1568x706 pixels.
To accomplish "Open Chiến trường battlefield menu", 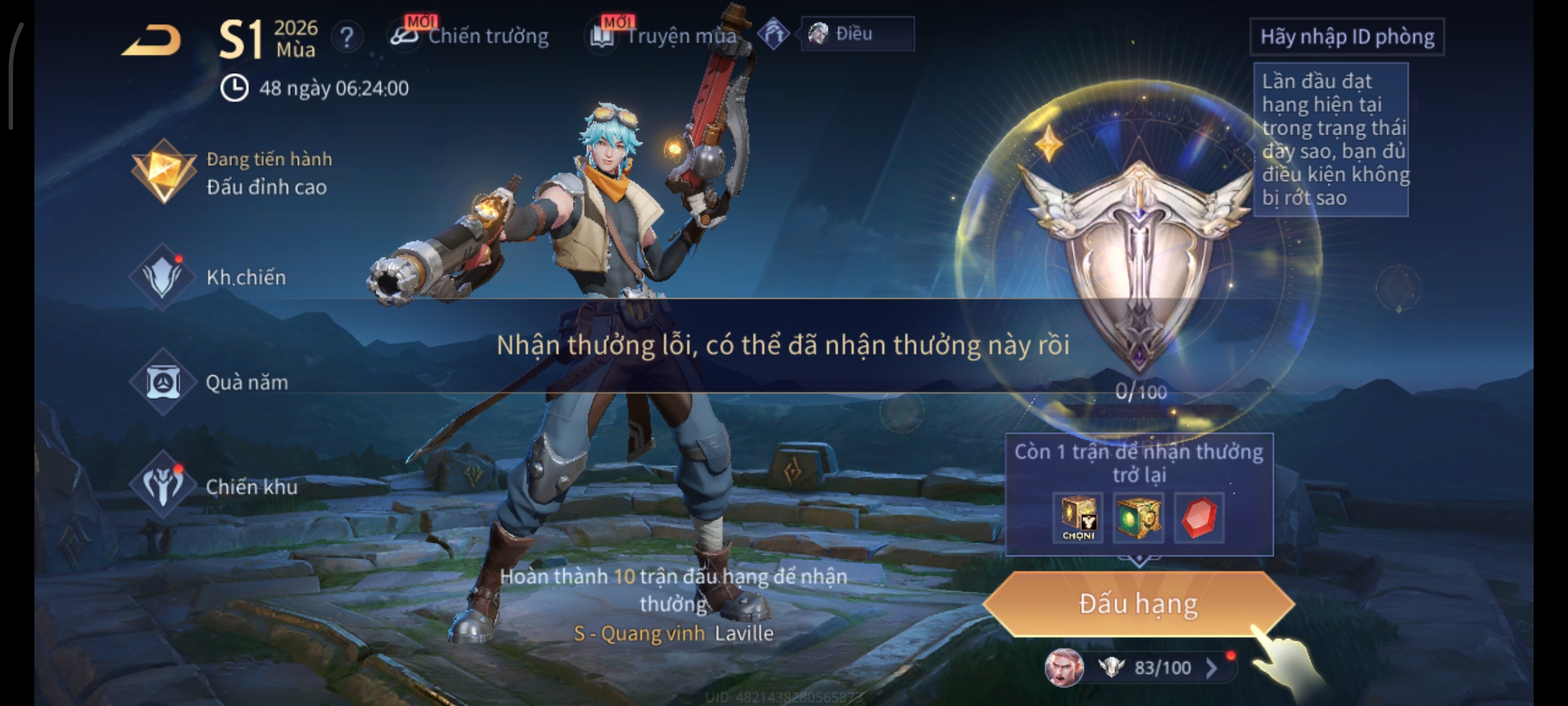I will pyautogui.click(x=470, y=36).
